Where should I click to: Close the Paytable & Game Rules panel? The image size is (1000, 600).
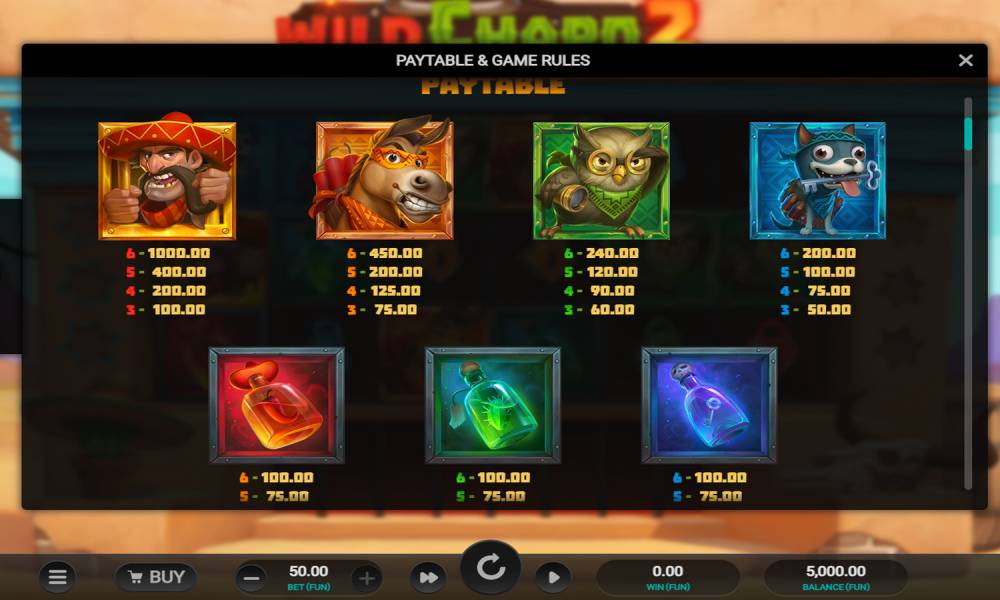click(x=965, y=60)
